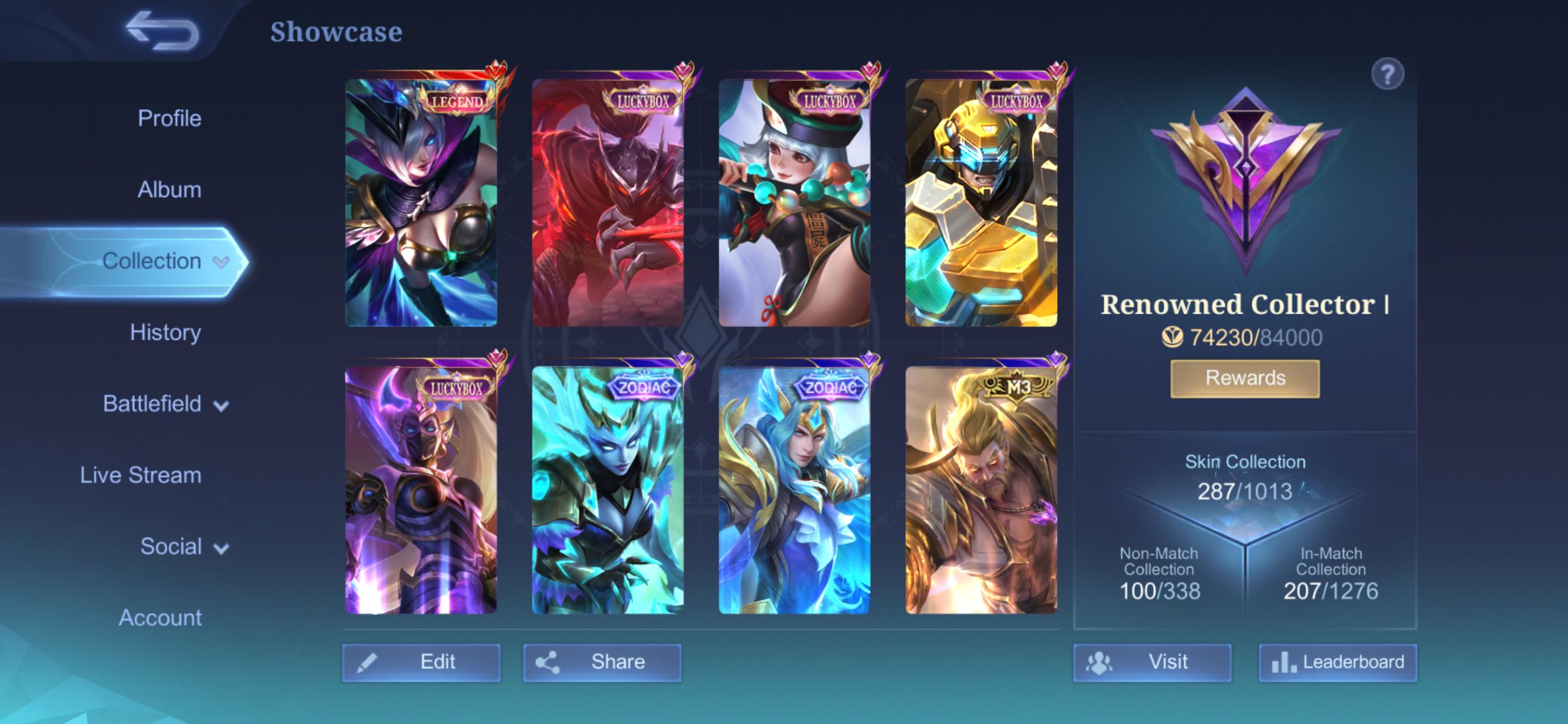The image size is (1568, 724).
Task: Expand the Social dropdown
Action: pos(223,547)
